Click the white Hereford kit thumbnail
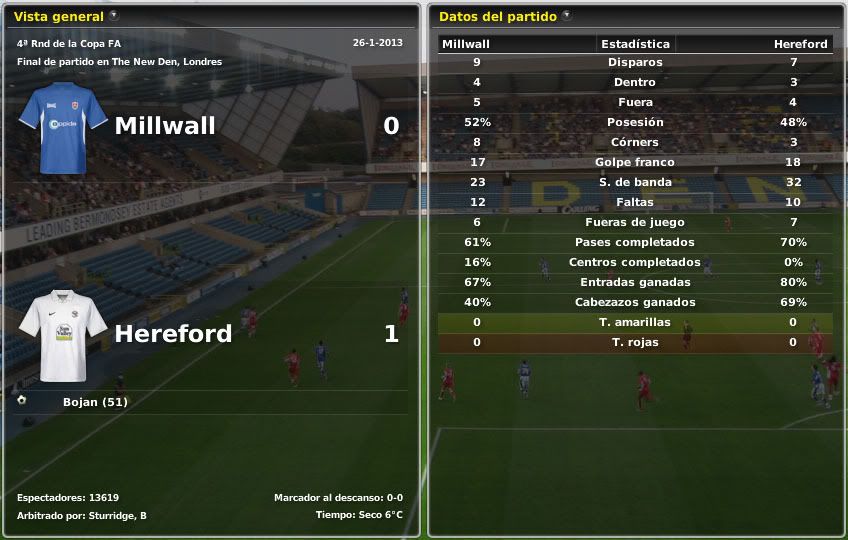Viewport: 848px width, 540px height. [x=62, y=336]
